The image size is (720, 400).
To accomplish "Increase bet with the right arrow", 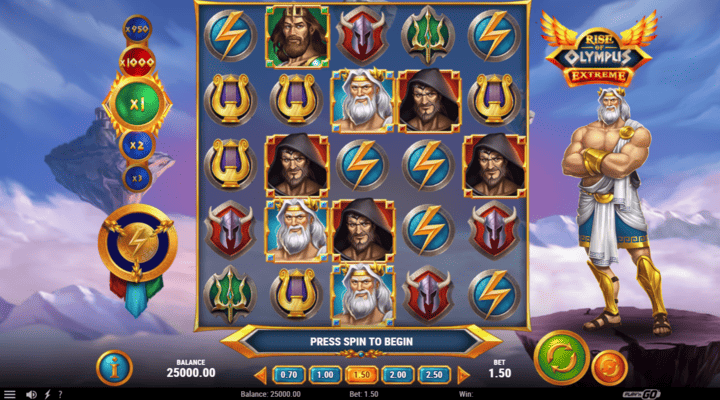I will tap(460, 375).
